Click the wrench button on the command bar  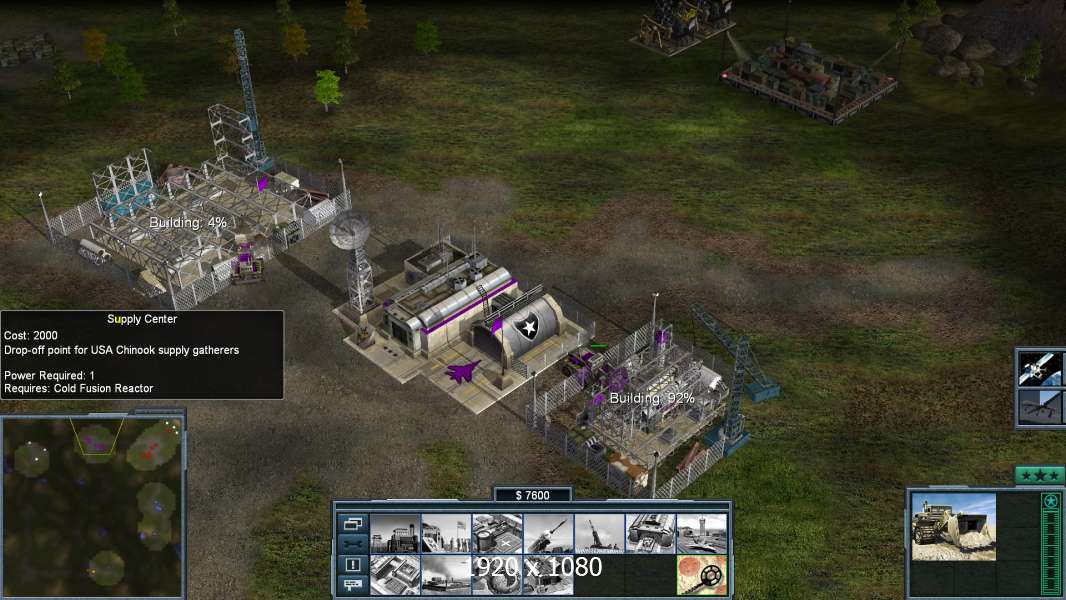click(x=352, y=544)
